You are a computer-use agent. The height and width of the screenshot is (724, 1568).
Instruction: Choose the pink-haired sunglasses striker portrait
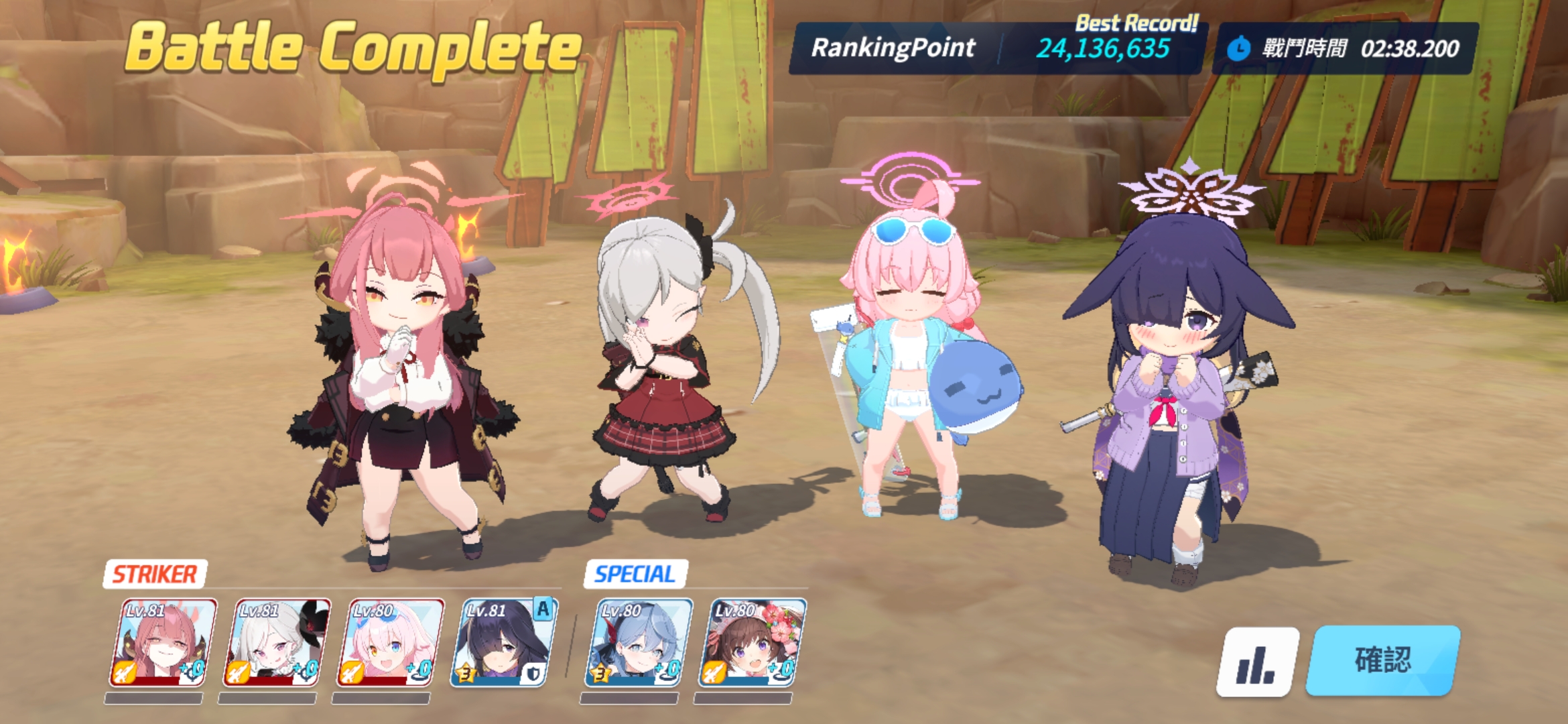390,644
